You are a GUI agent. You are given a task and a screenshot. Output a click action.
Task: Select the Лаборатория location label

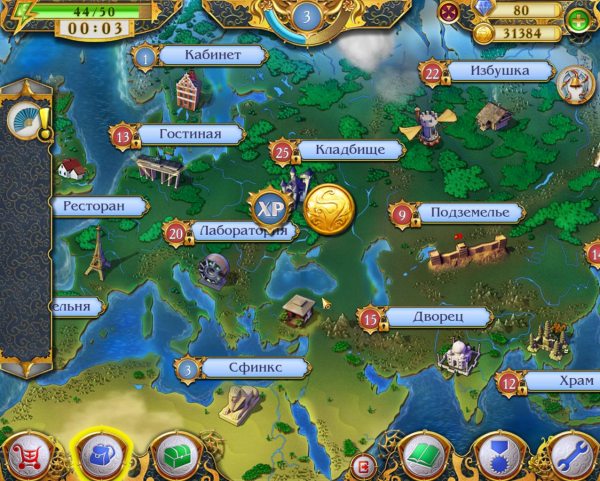[240, 231]
